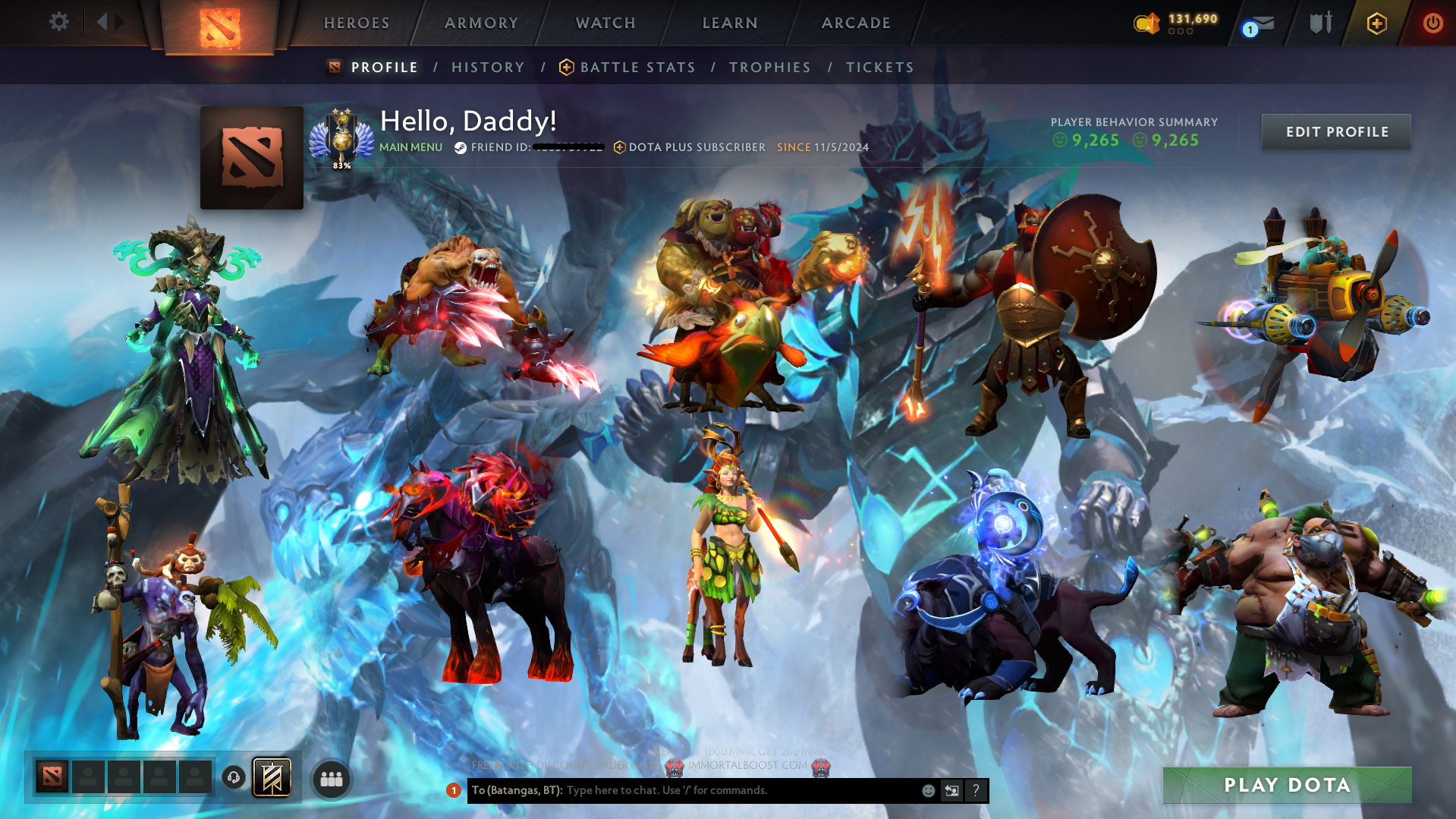Open the emoticon picker in chat
This screenshot has width=1456, height=819.
pyautogui.click(x=928, y=790)
